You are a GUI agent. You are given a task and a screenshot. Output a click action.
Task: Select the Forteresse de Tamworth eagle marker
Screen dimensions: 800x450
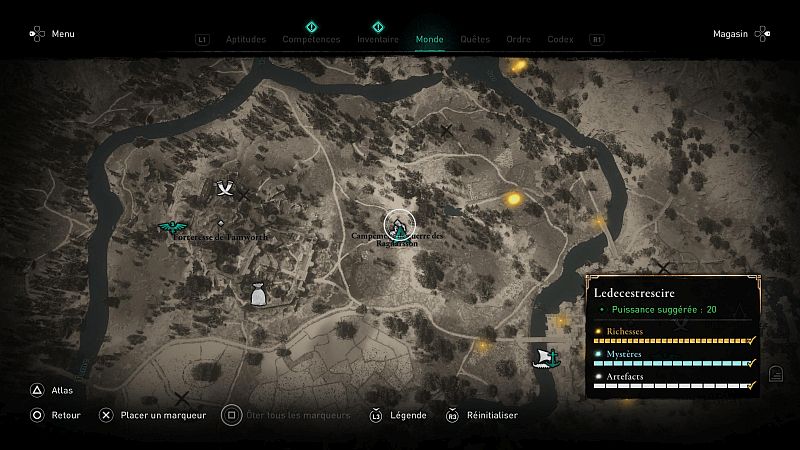click(x=175, y=228)
